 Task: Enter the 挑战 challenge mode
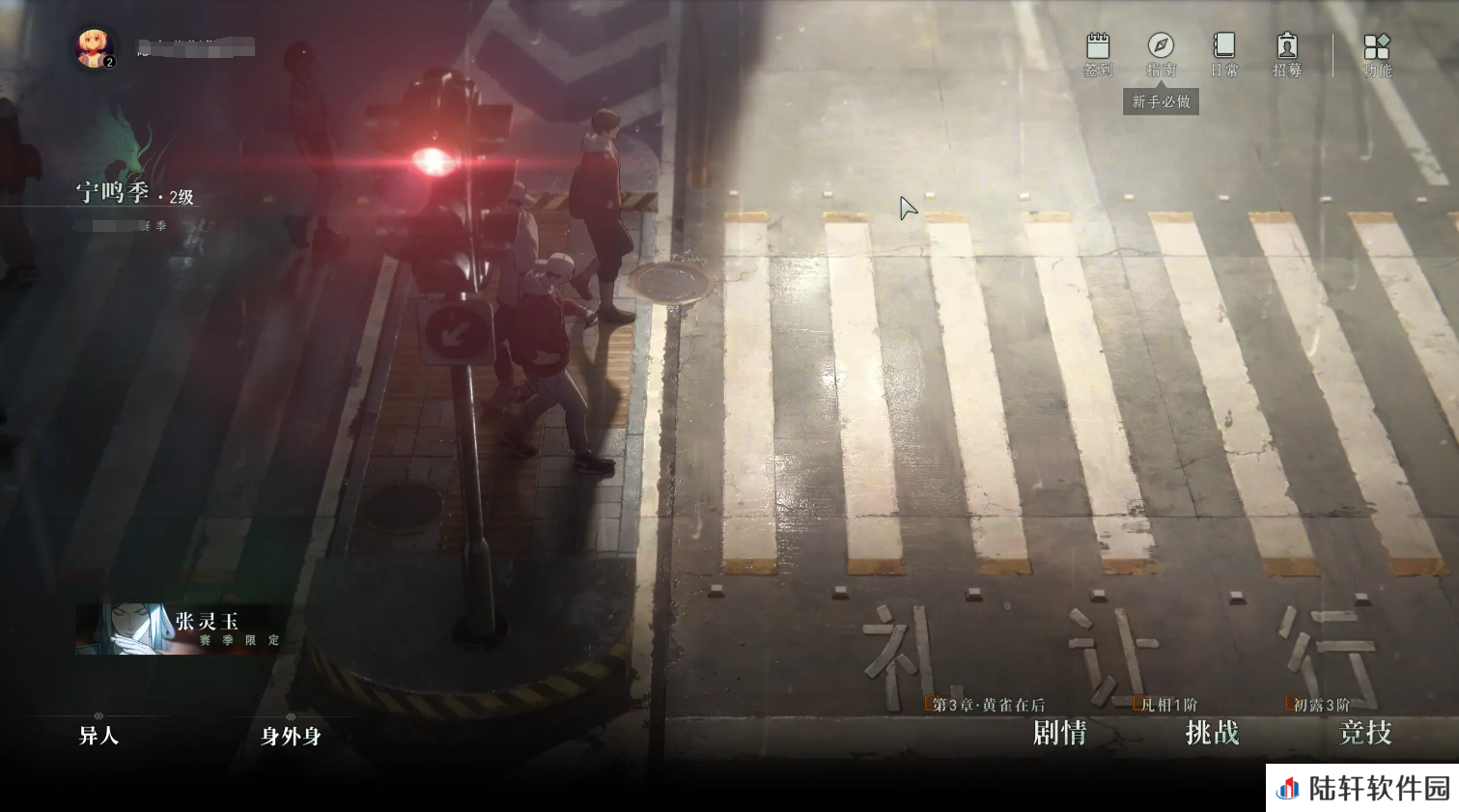[x=1212, y=733]
